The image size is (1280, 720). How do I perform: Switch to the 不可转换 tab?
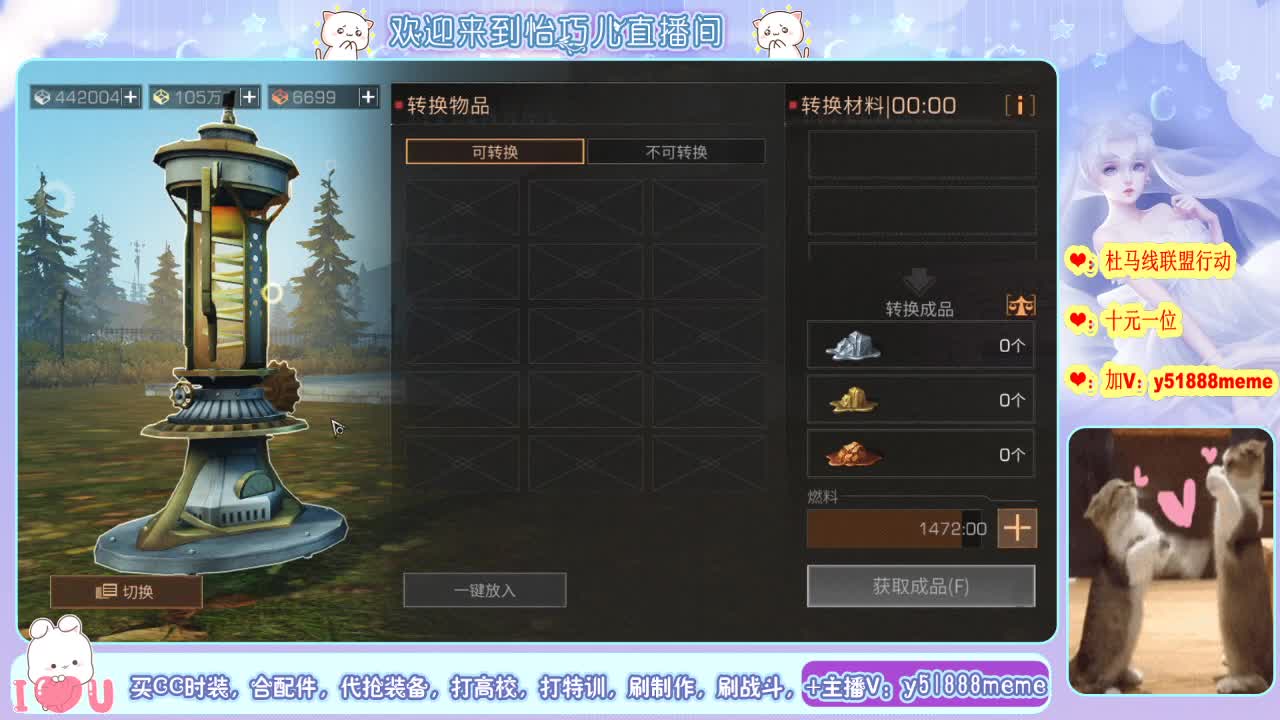(x=677, y=151)
